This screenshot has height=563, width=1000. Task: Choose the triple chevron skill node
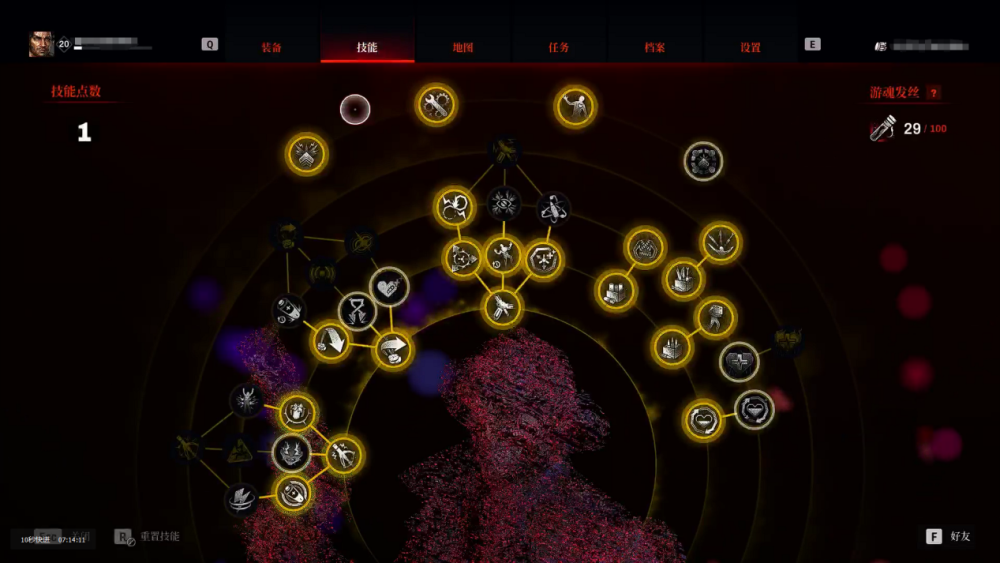pos(307,154)
